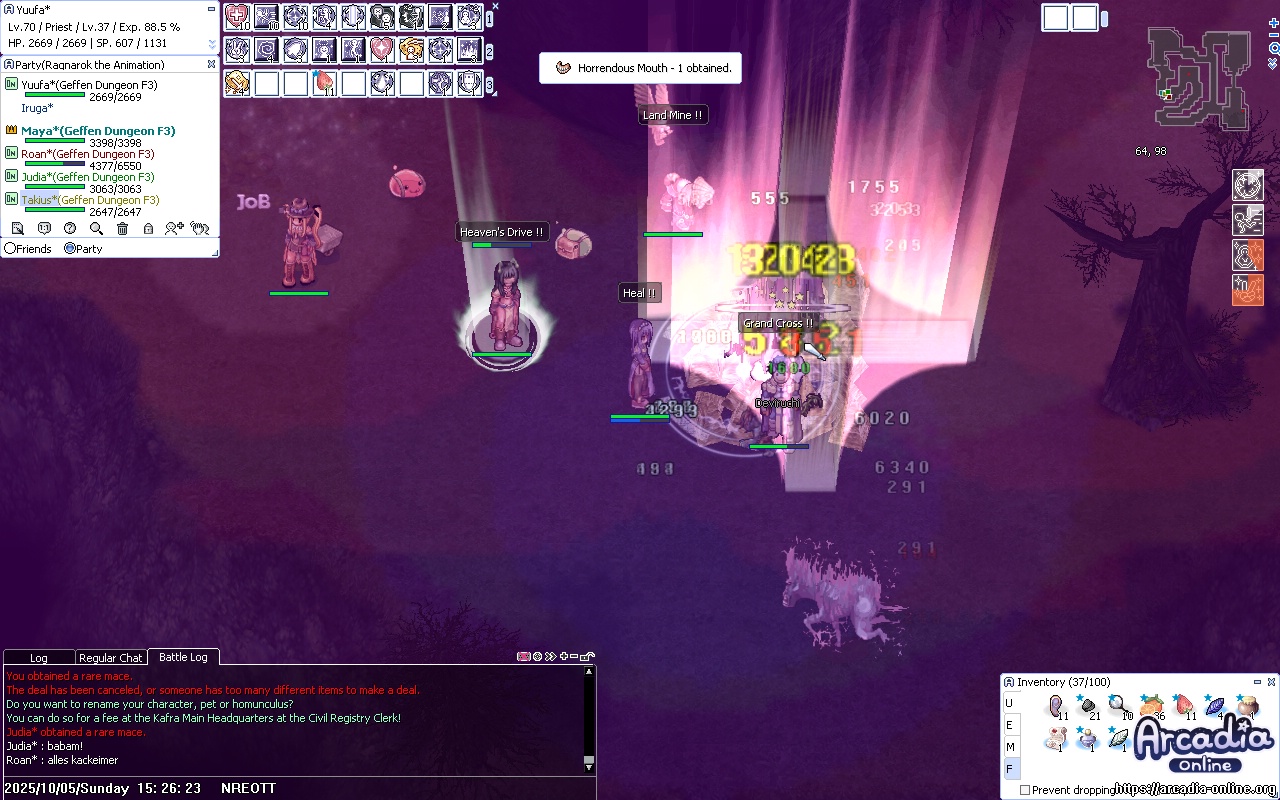
Task: Choose the Friends radio option
Action: click(11, 248)
